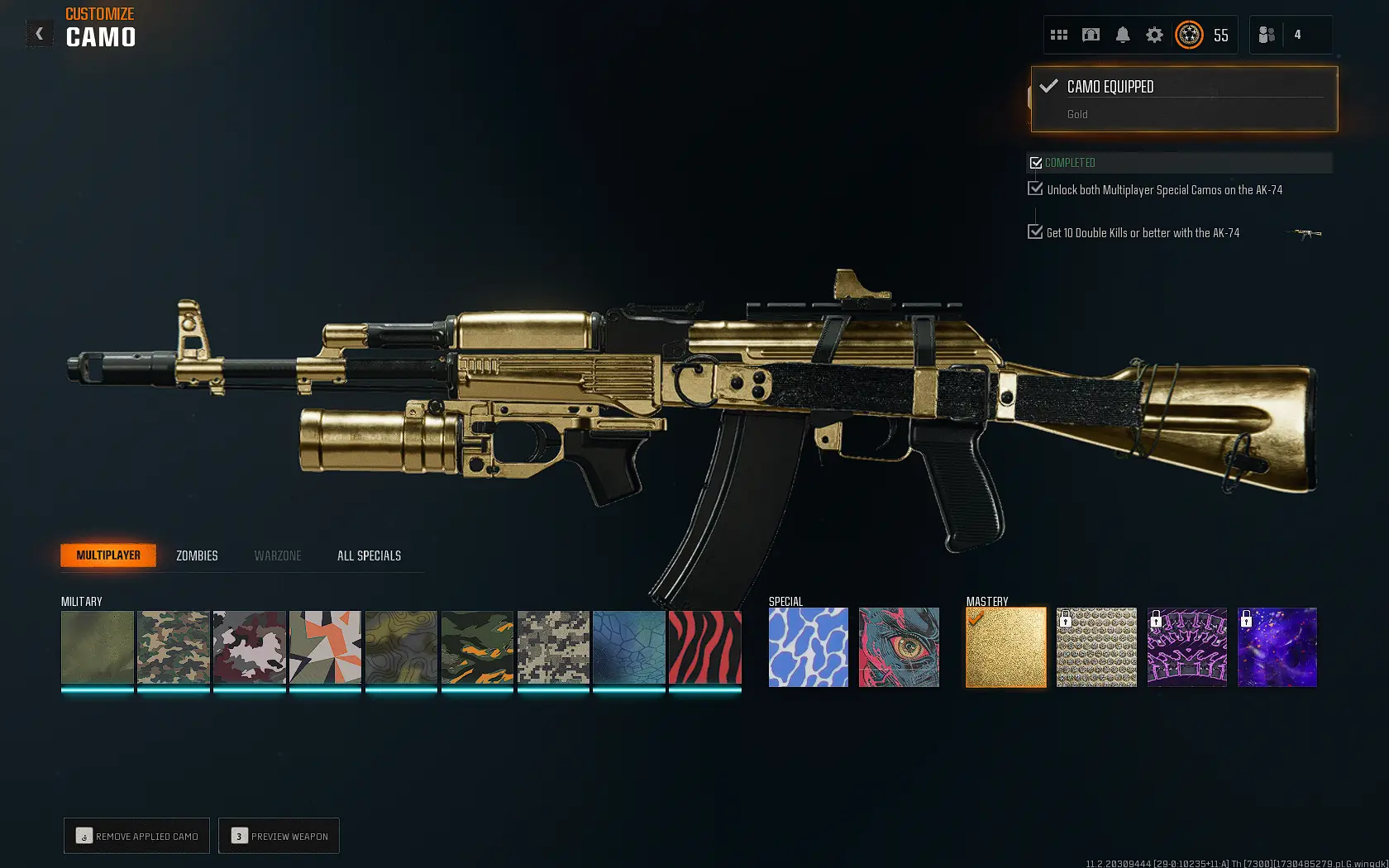This screenshot has height=868, width=1389.
Task: Click the voice chat channel icon
Action: 1091,35
